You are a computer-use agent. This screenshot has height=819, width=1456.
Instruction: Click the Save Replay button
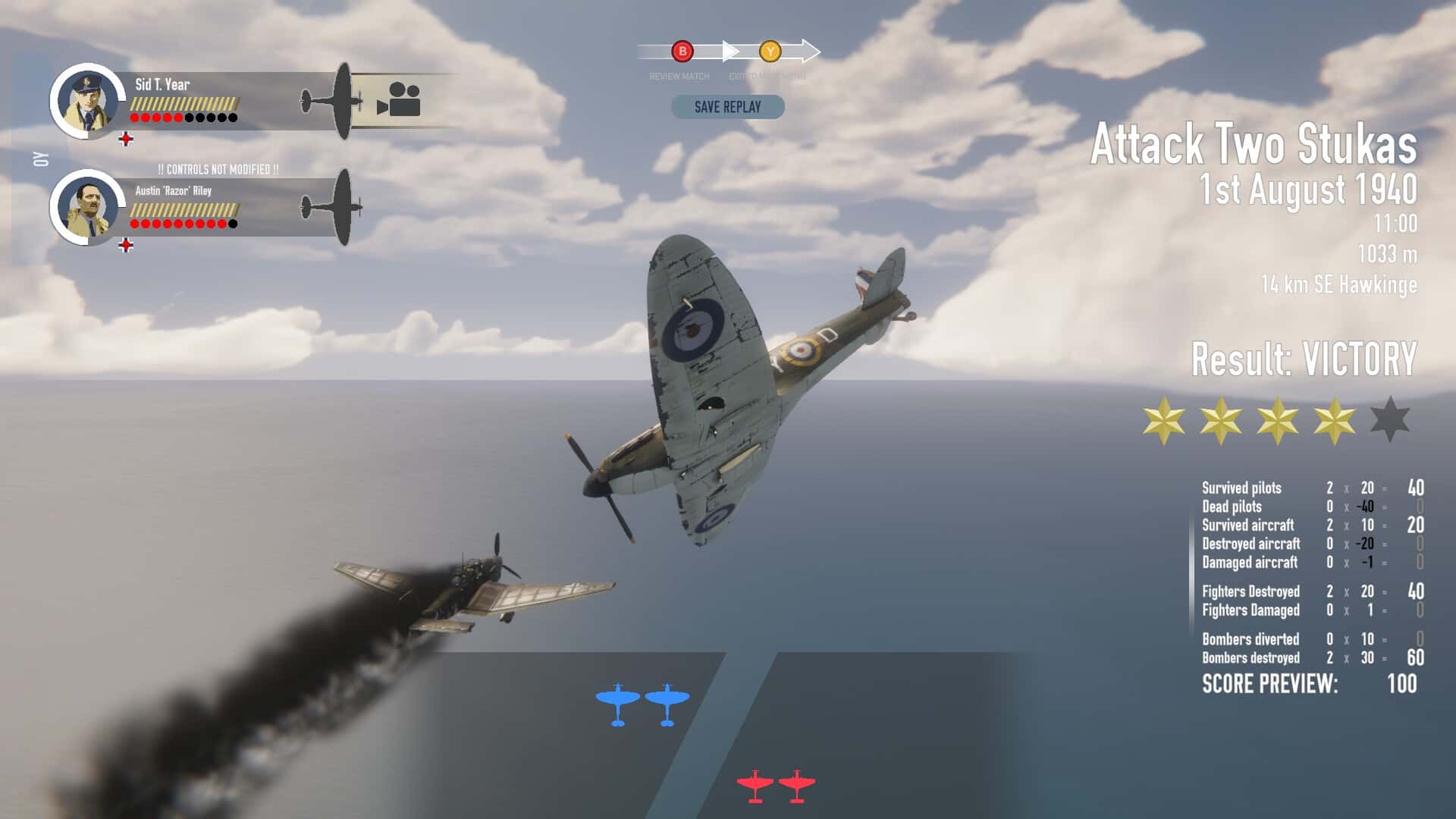(x=726, y=107)
